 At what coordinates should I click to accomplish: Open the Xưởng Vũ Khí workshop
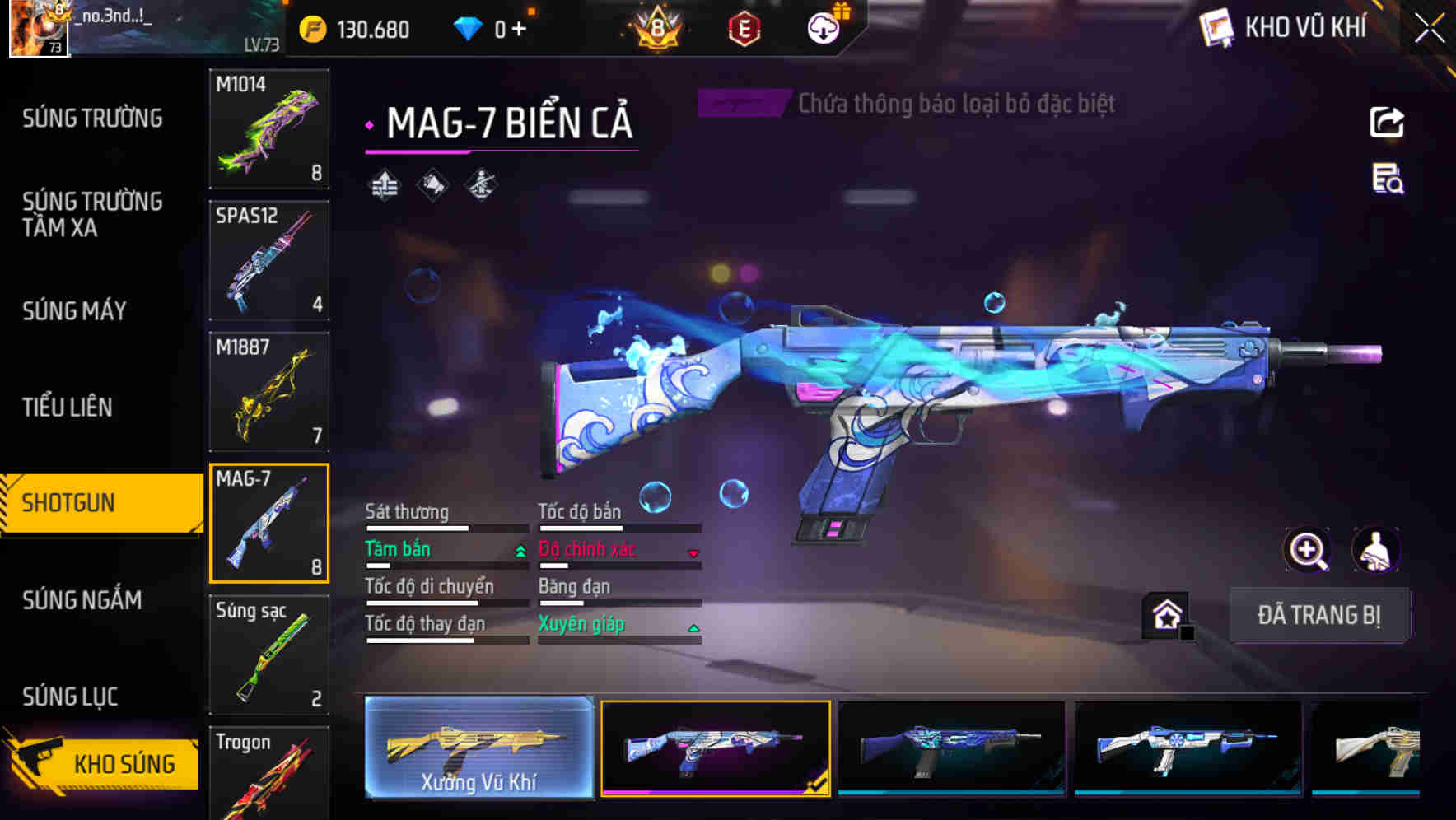(x=478, y=748)
